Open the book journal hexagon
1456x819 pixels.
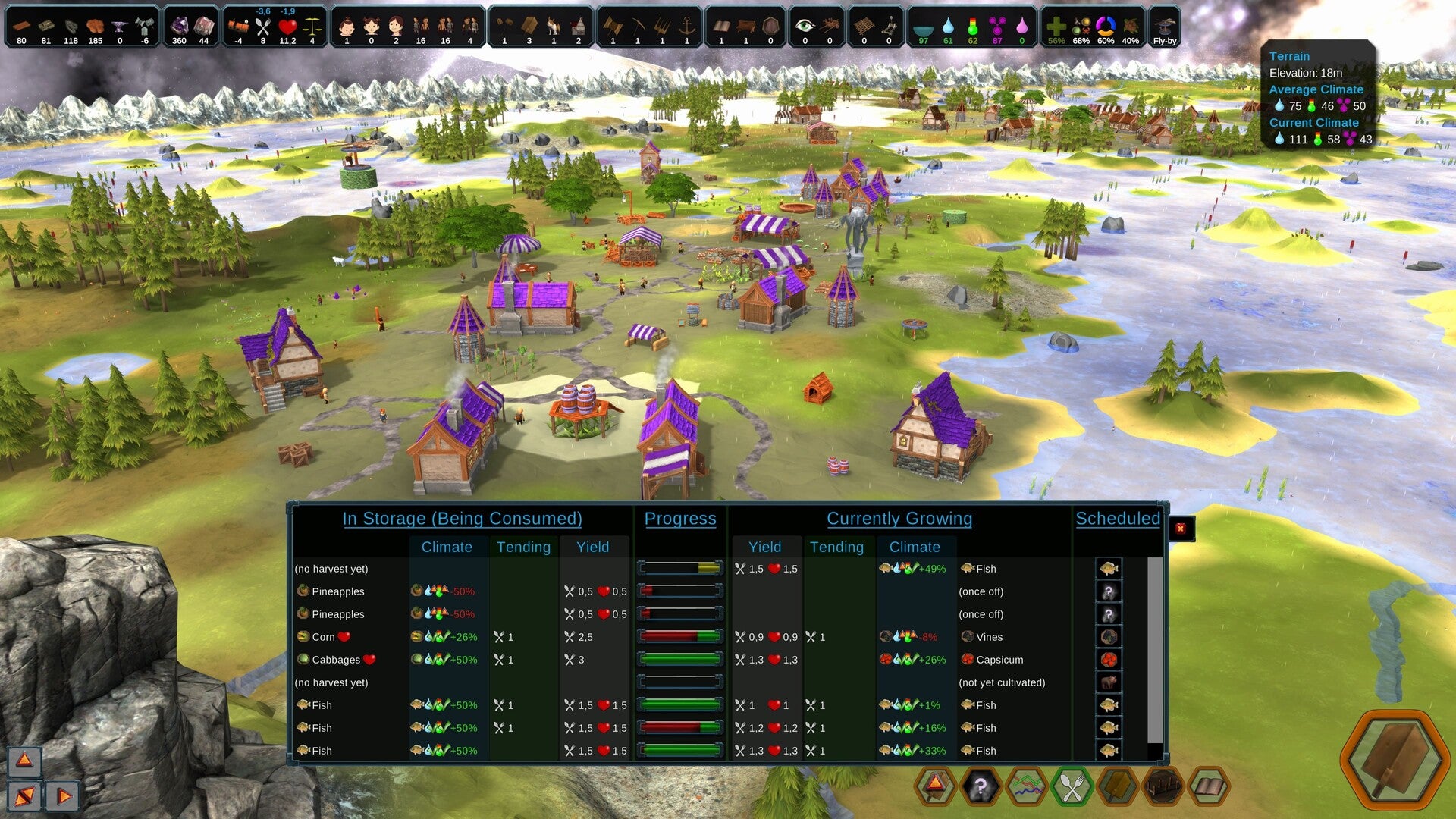coord(1208,787)
